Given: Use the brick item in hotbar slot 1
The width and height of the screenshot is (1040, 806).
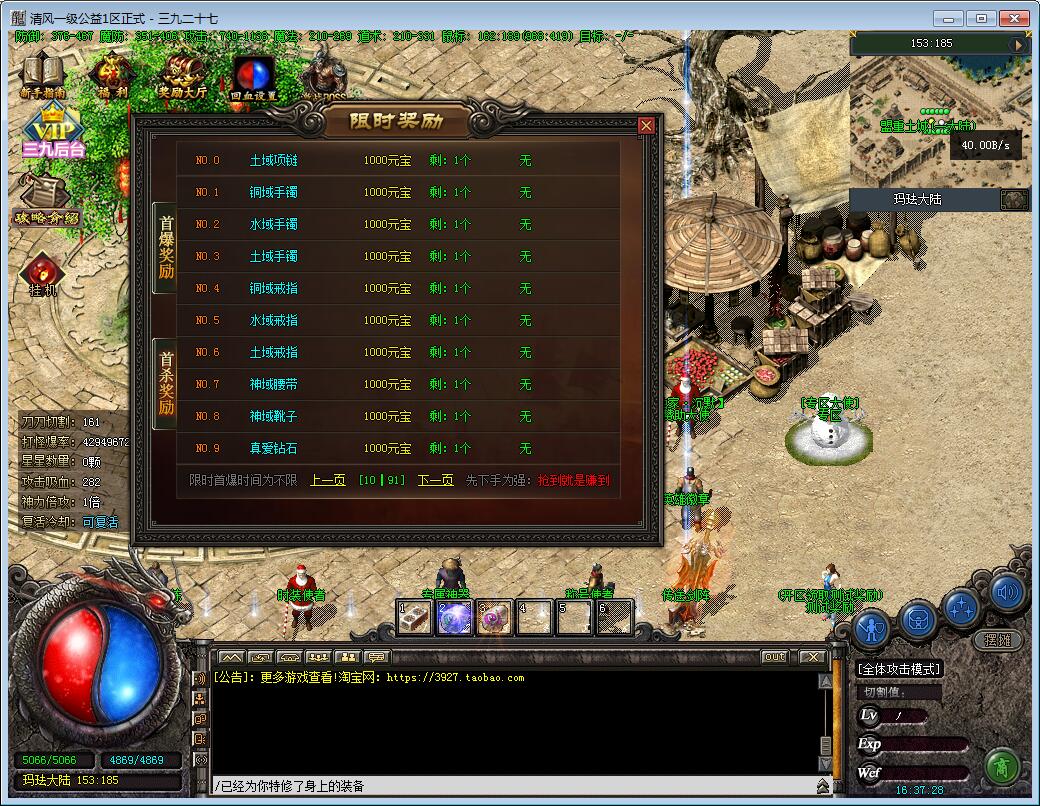Looking at the screenshot, I should tap(414, 617).
